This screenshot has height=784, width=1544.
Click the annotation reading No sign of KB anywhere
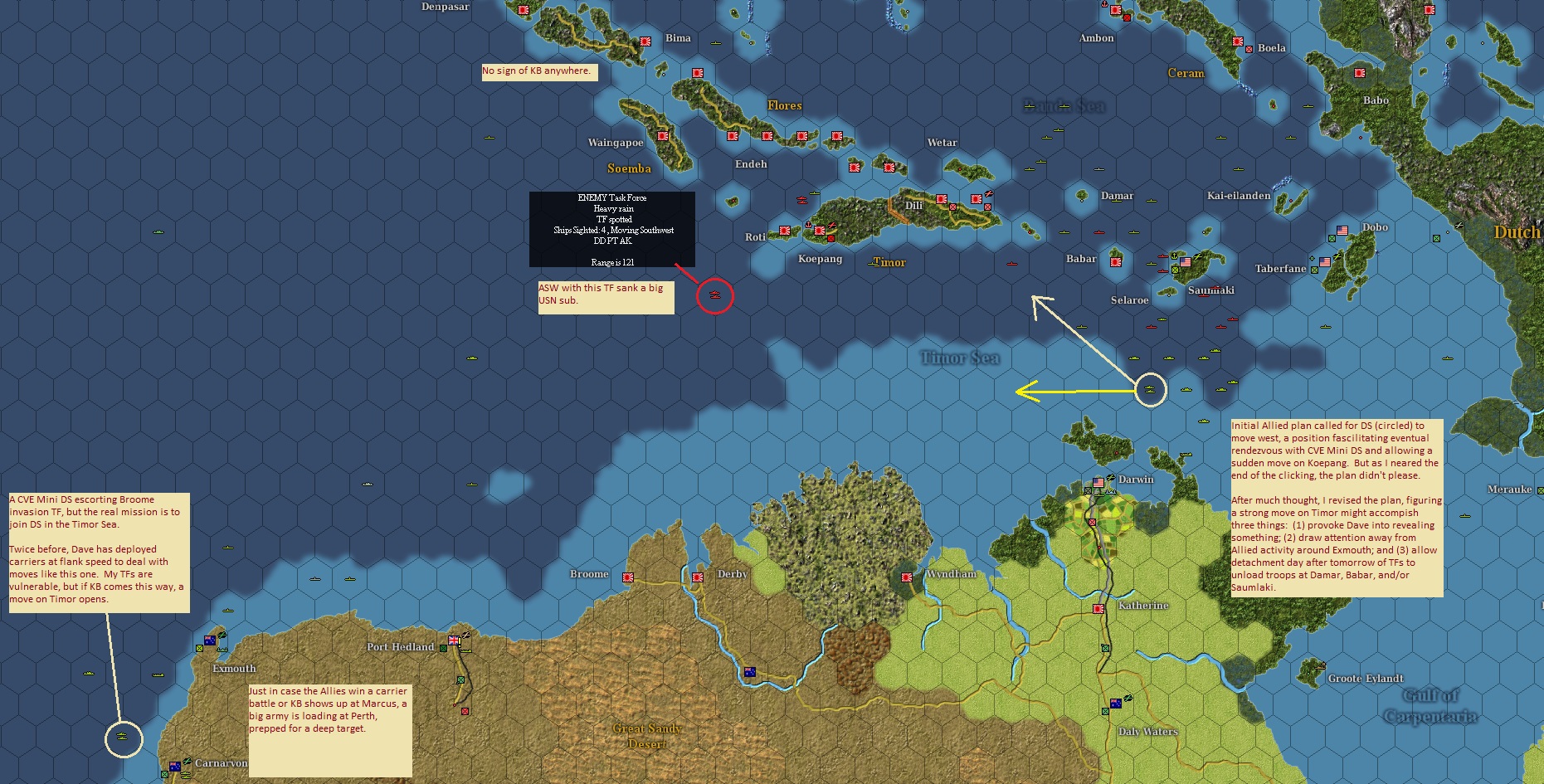click(538, 71)
